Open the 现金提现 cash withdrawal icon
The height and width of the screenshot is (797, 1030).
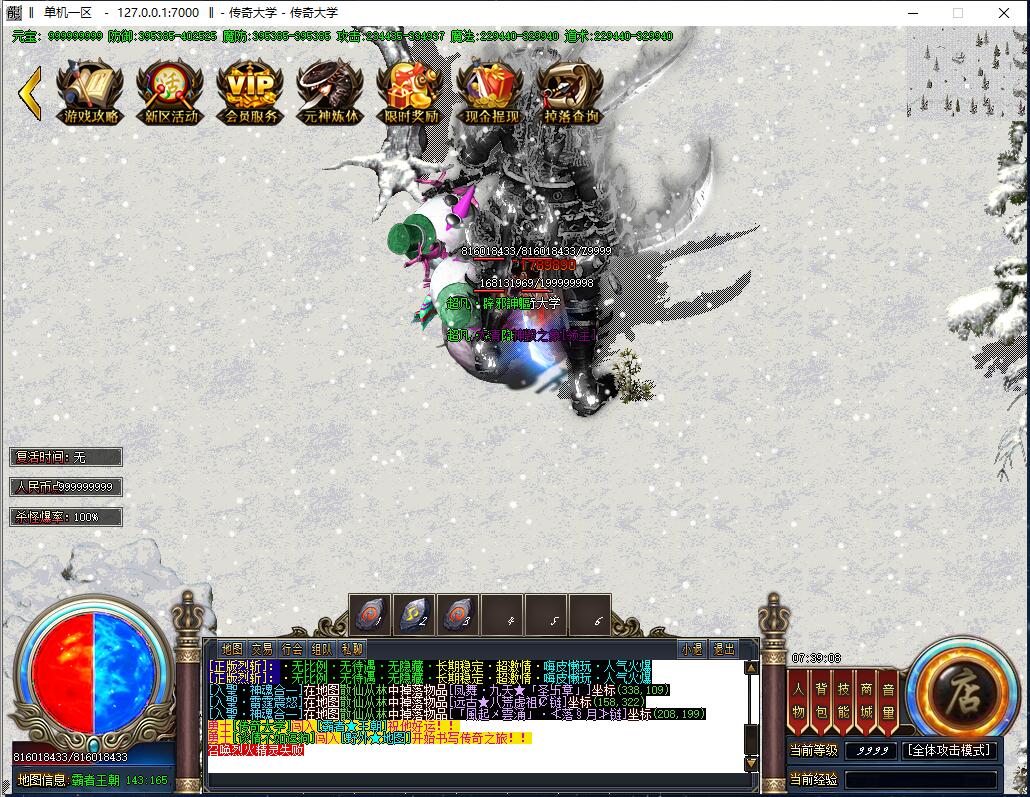pyautogui.click(x=490, y=93)
